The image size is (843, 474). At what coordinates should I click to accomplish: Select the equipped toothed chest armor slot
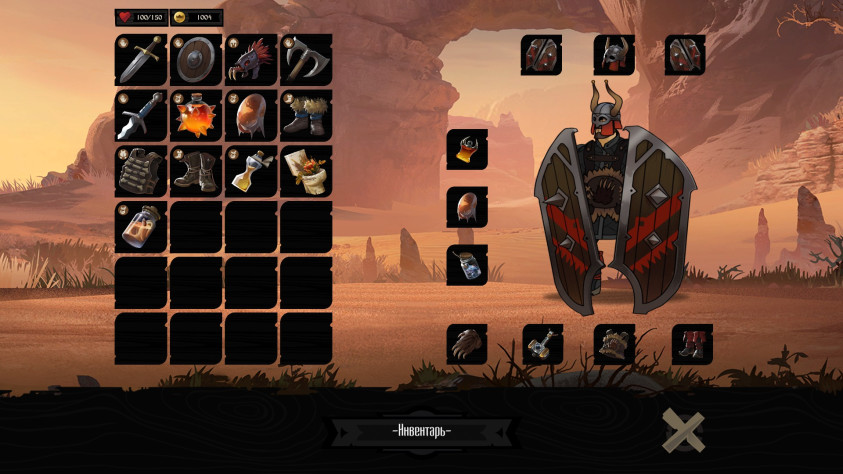click(x=614, y=344)
